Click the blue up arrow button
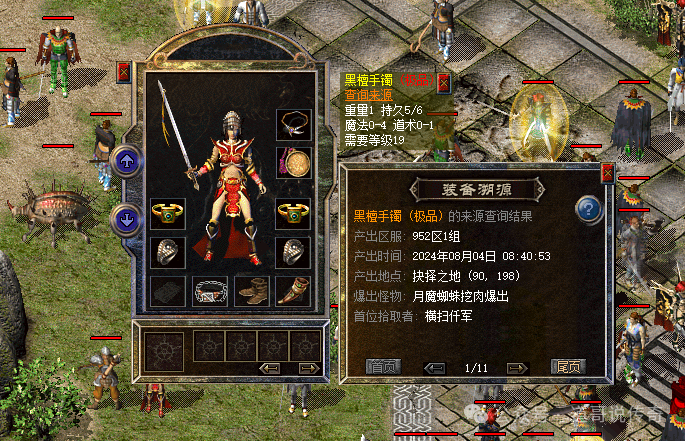Viewport: 685px width, 441px height. click(x=127, y=160)
